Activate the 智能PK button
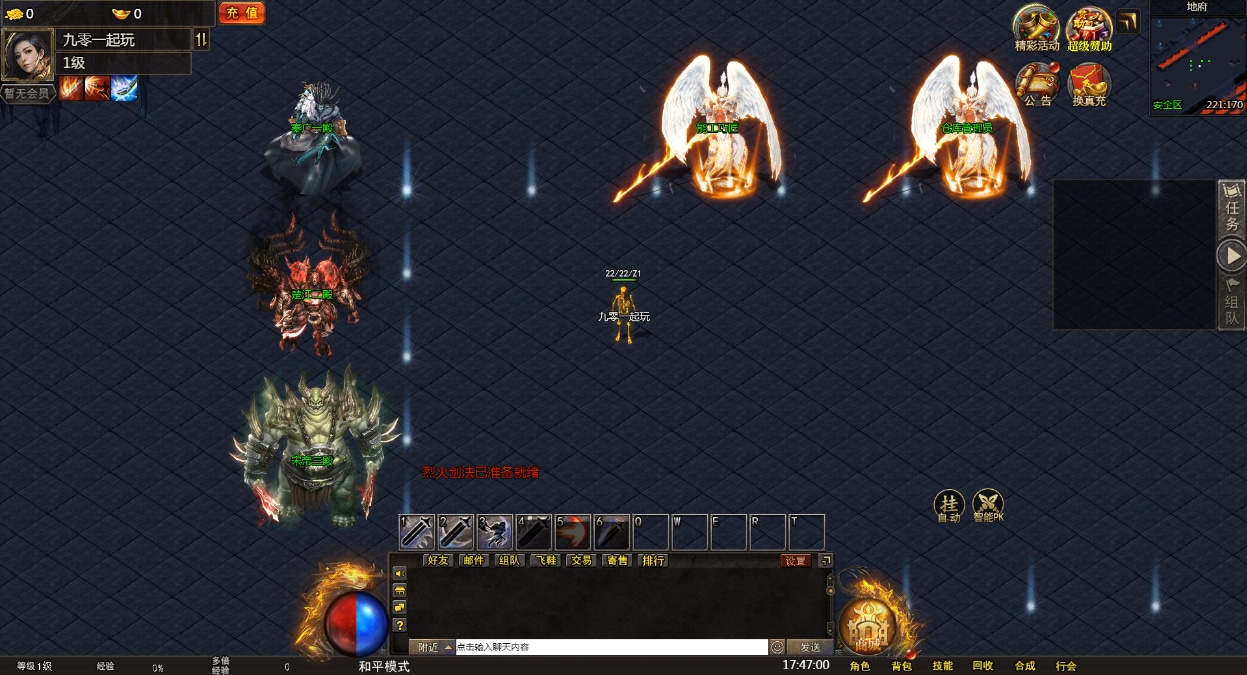 point(988,503)
